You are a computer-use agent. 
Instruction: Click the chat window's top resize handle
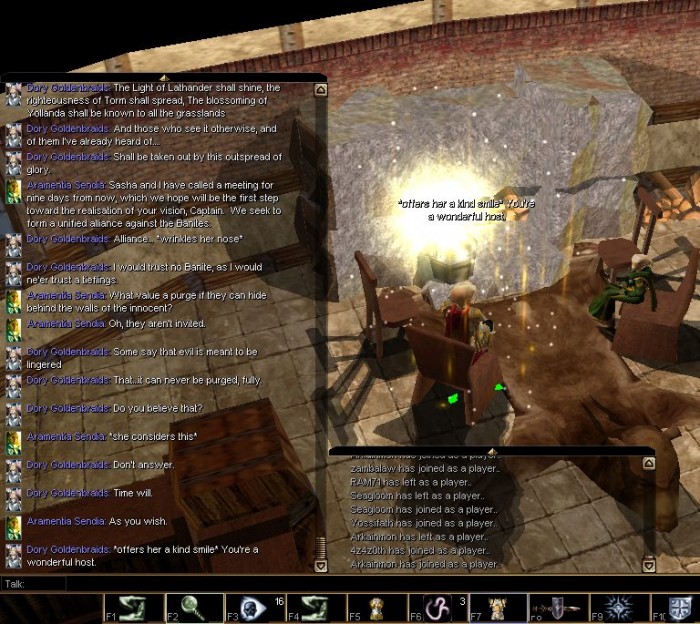(x=164, y=77)
